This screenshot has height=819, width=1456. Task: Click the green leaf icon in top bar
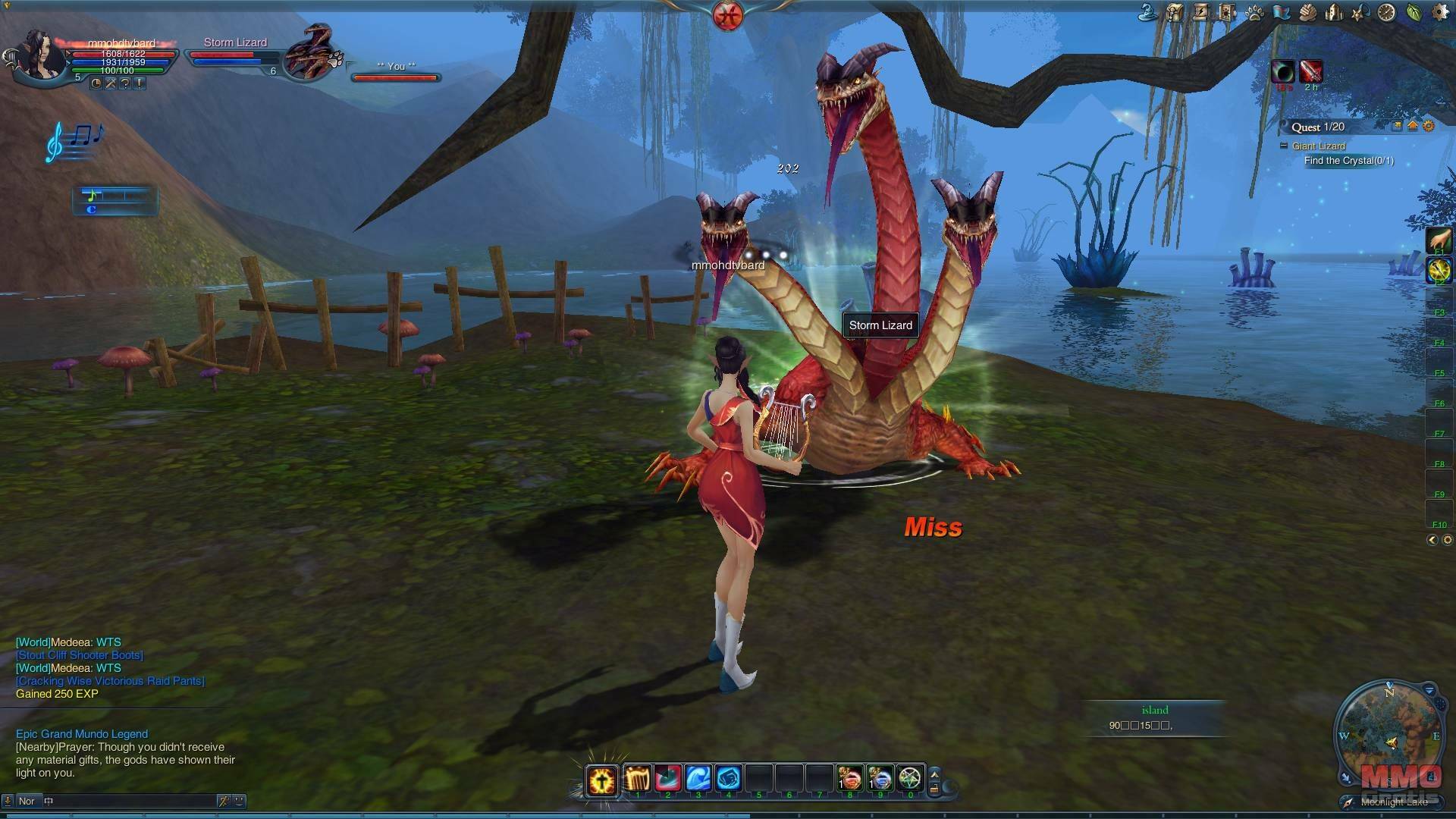(x=1413, y=13)
